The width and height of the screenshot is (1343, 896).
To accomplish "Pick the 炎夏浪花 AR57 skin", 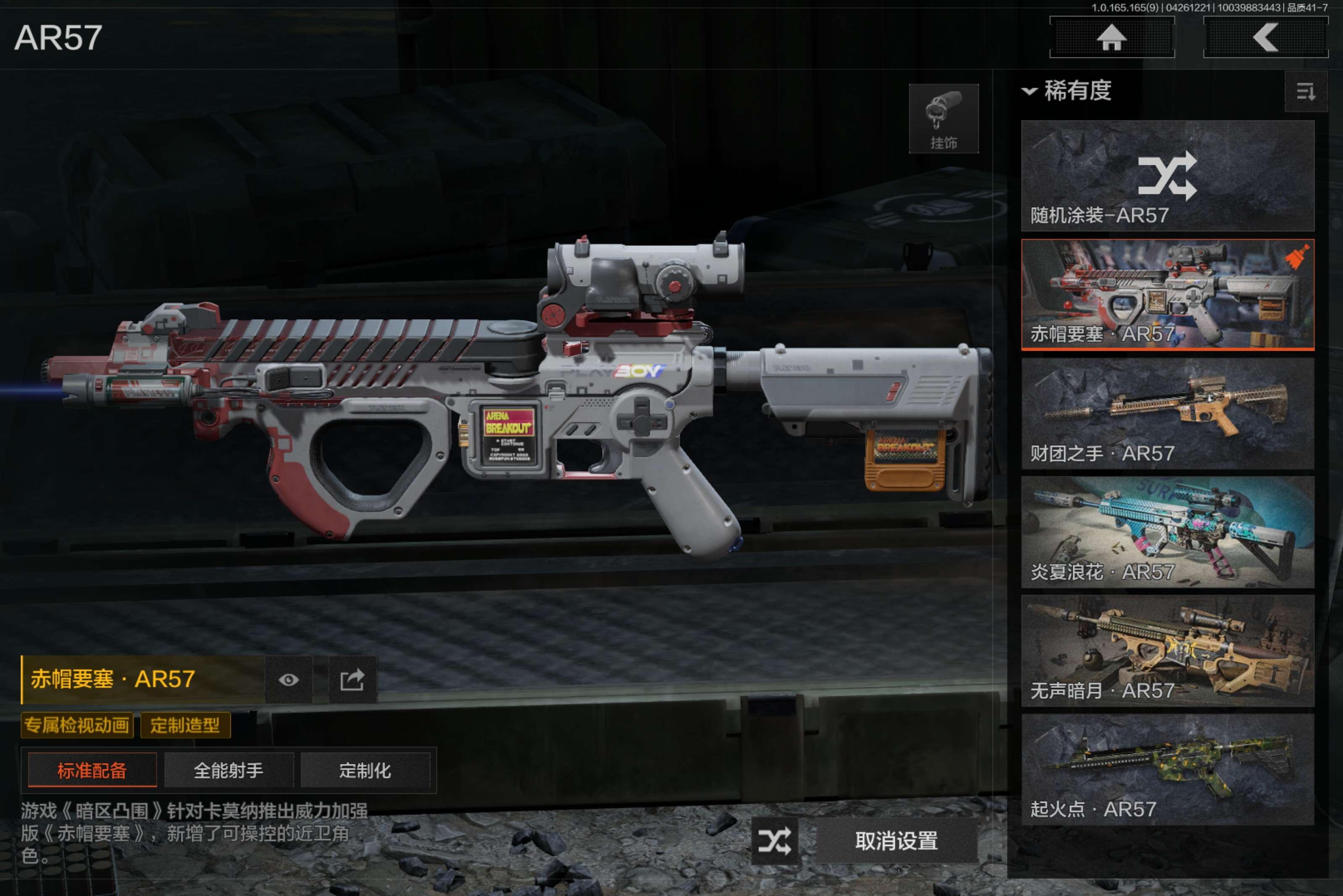I will 1167,532.
